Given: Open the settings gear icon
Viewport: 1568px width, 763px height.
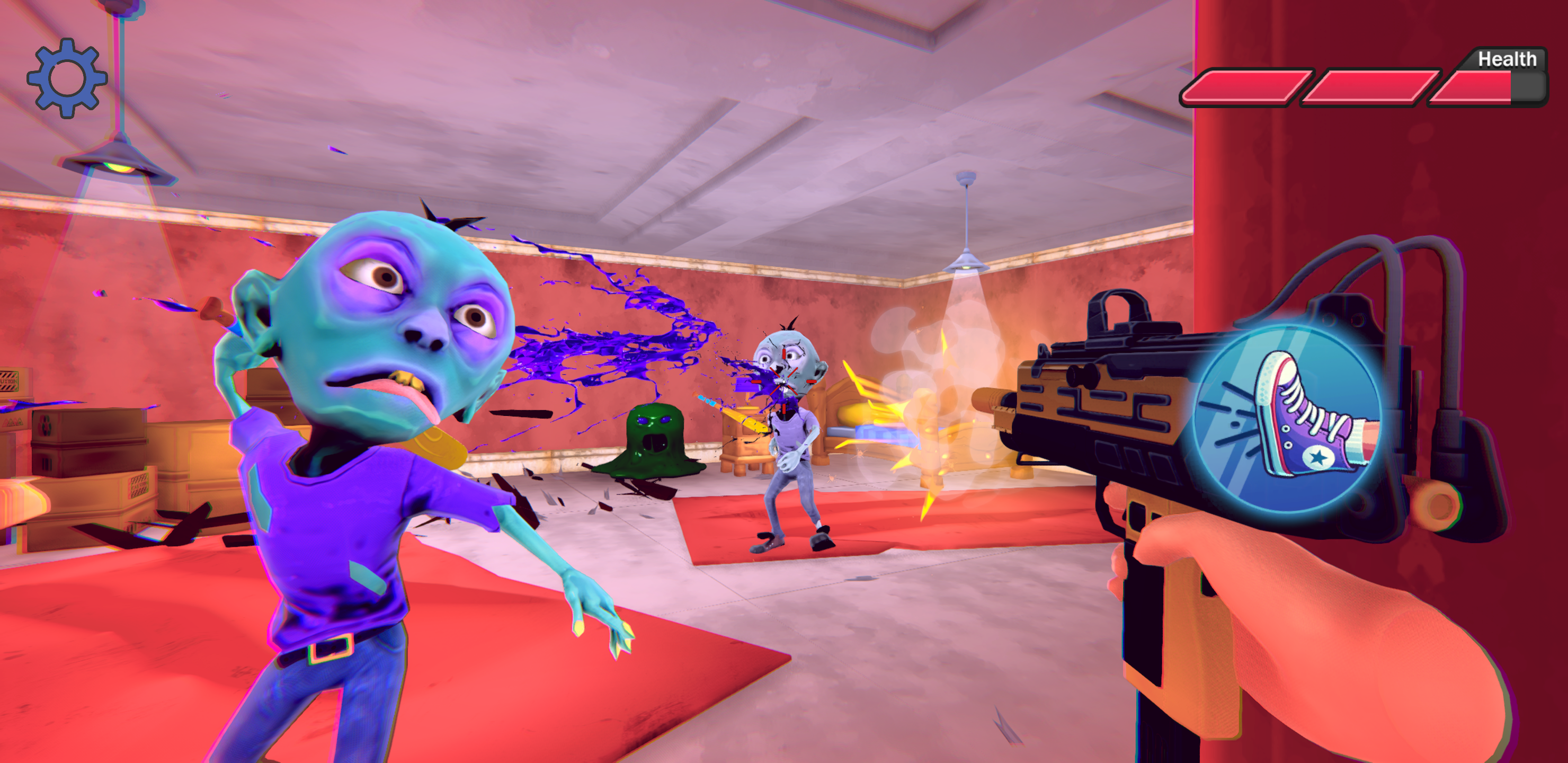Looking at the screenshot, I should click(67, 78).
